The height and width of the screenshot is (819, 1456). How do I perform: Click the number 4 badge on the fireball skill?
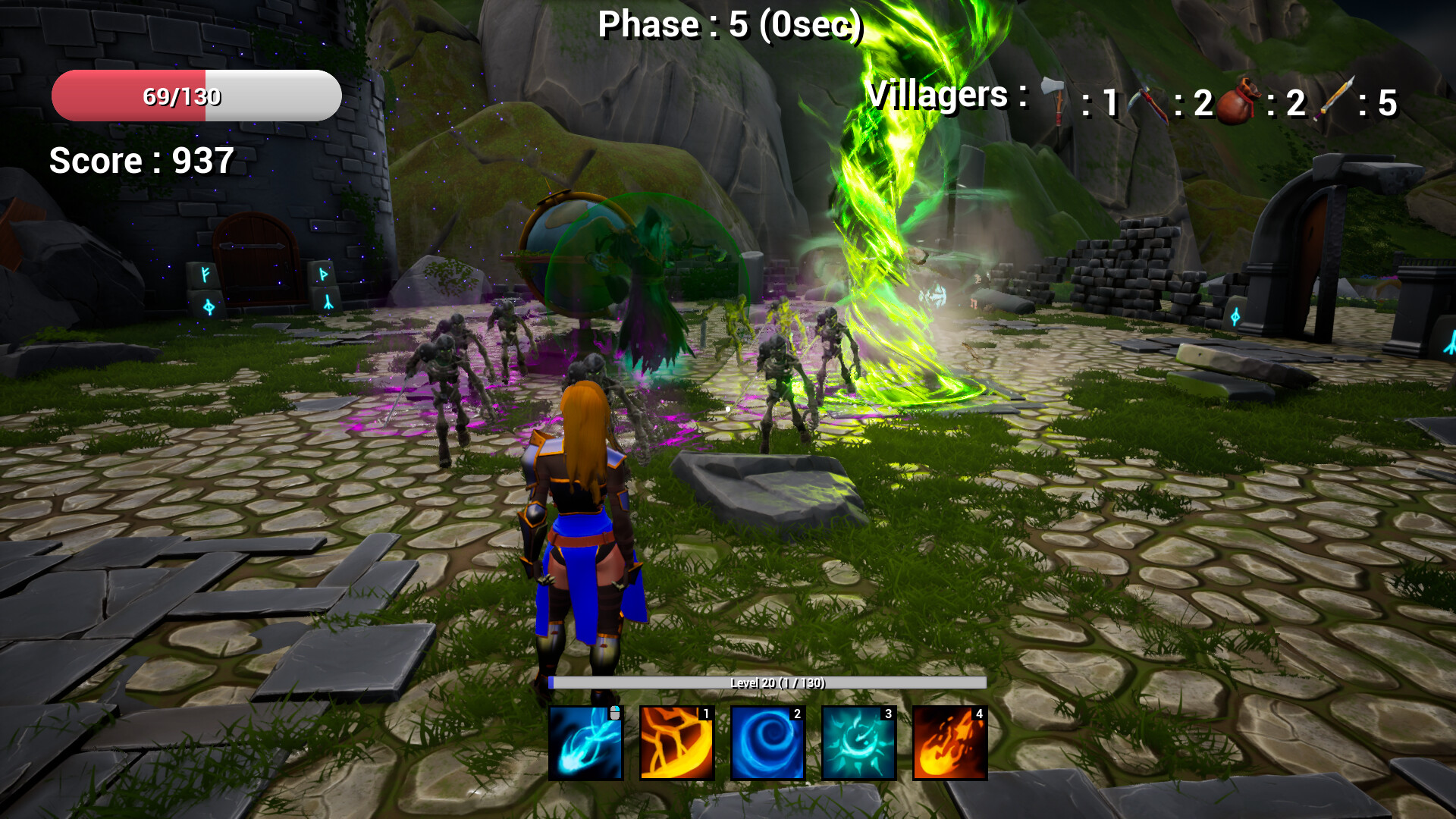click(x=980, y=714)
